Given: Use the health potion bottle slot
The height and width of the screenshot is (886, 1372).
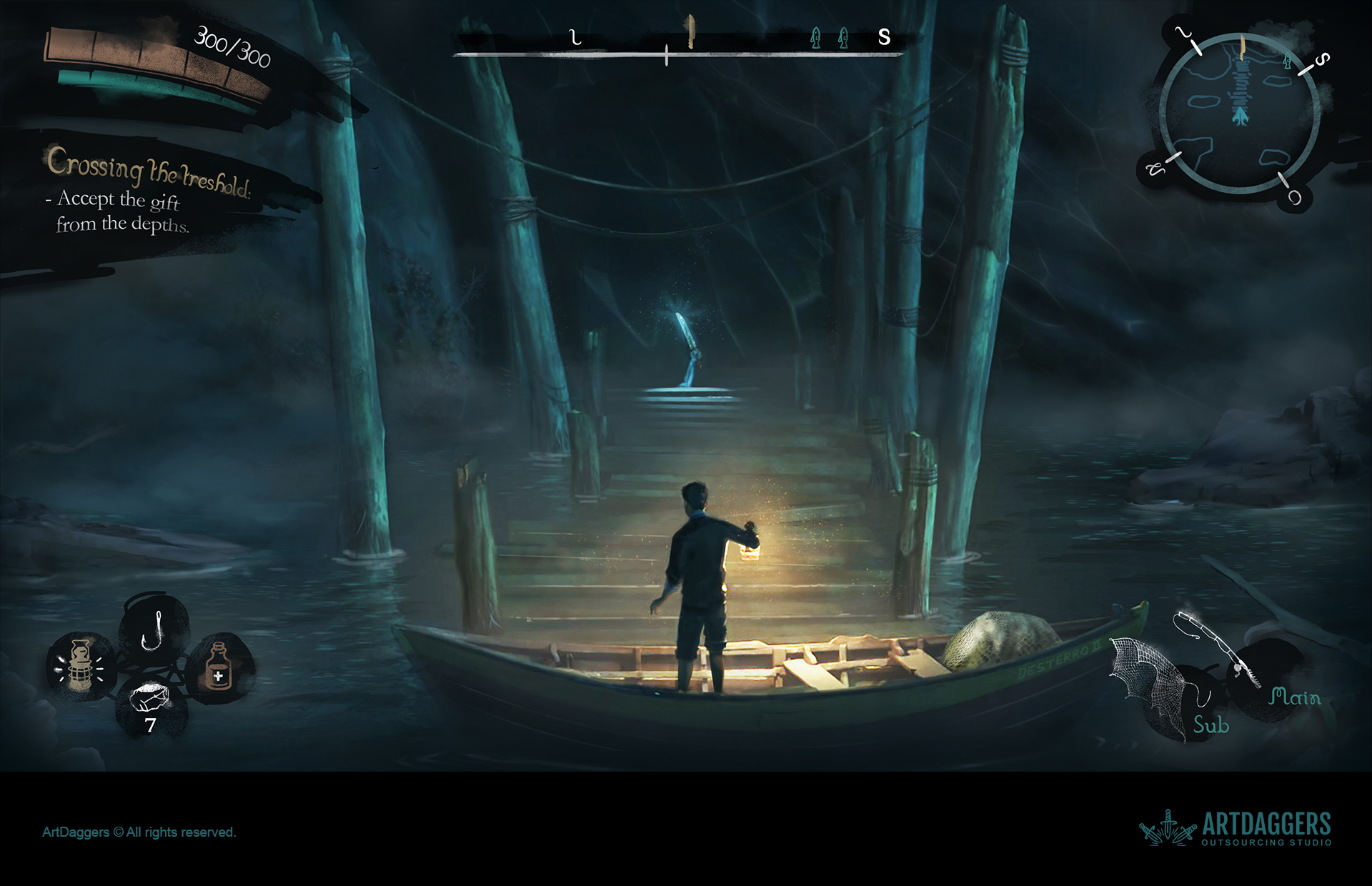Looking at the screenshot, I should 219,667.
